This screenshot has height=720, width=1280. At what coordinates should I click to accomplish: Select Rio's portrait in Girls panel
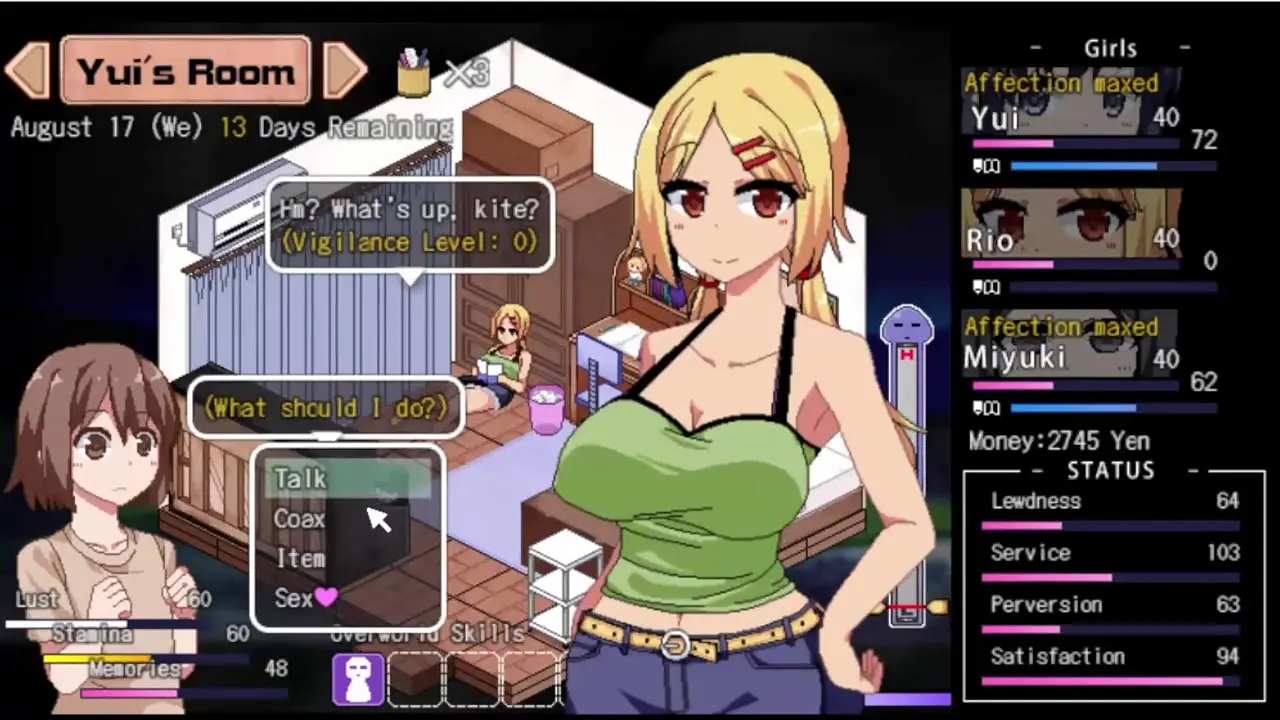tap(1070, 230)
